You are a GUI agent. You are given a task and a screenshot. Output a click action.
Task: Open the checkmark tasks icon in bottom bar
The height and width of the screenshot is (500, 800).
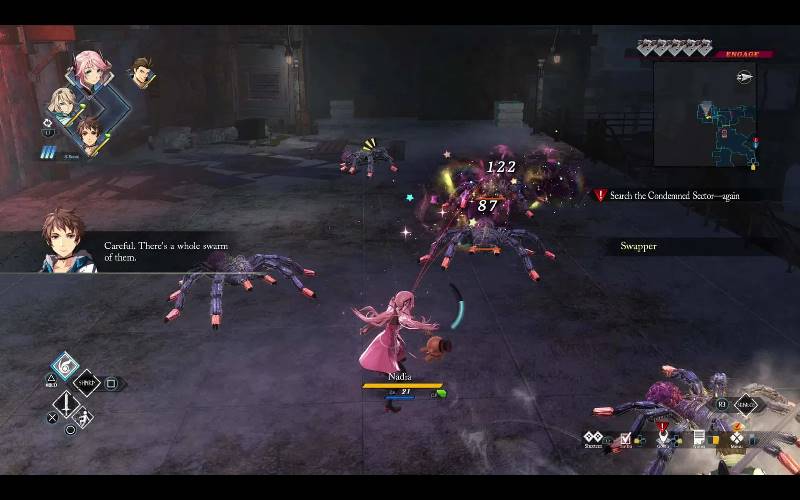tap(626, 438)
